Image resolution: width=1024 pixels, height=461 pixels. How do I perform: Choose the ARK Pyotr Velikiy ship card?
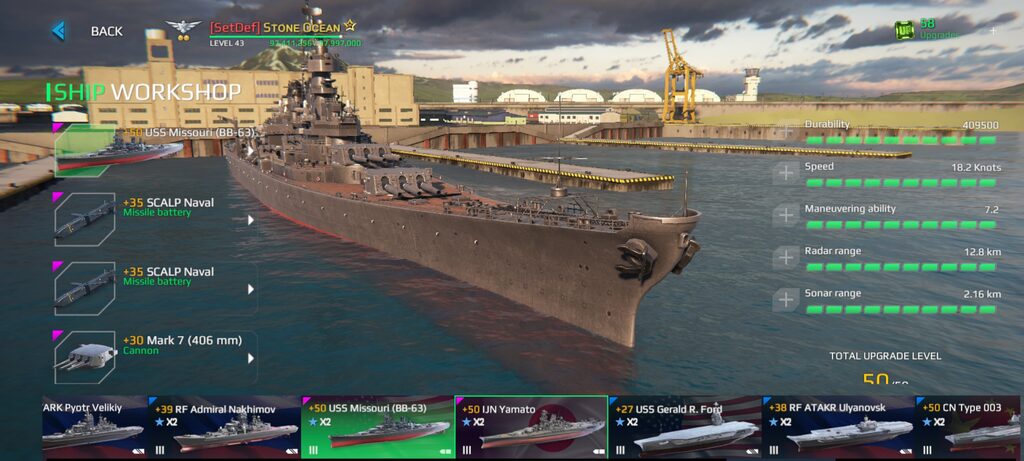pos(94,427)
